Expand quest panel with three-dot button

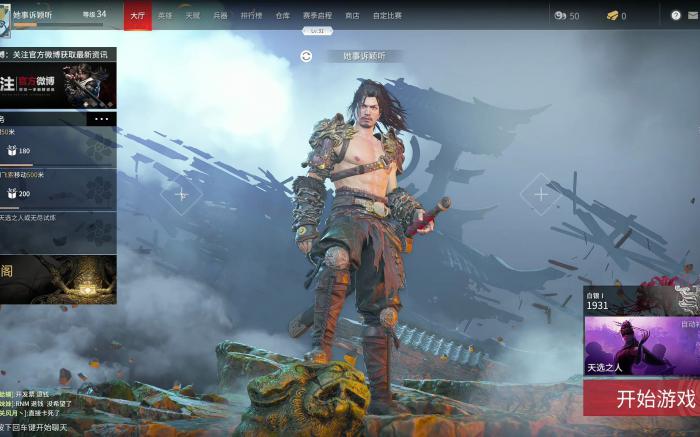[100, 119]
